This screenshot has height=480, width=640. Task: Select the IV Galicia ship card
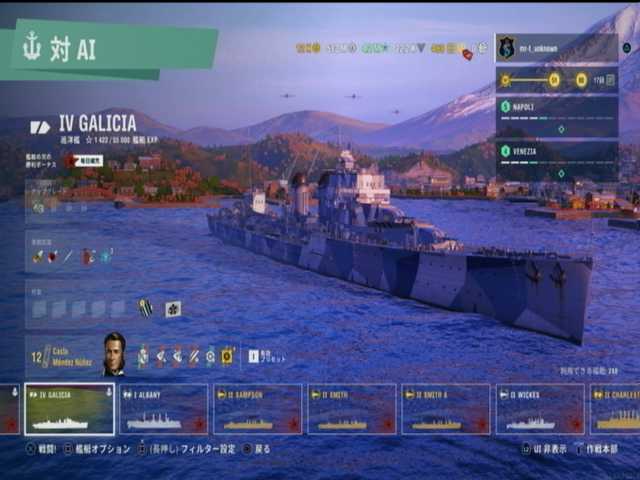(69, 409)
